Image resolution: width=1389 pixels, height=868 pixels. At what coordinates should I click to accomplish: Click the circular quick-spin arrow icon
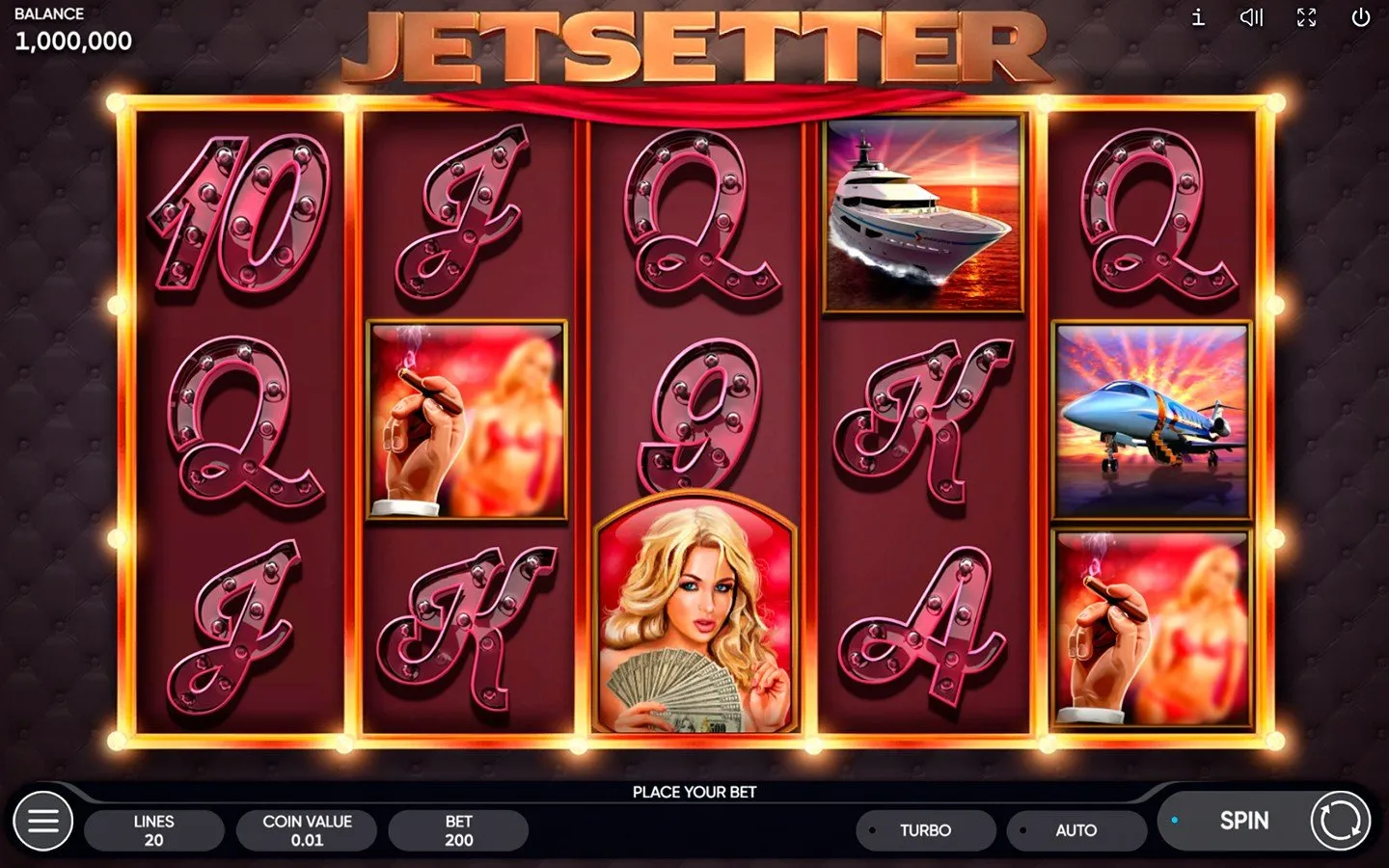click(1343, 821)
